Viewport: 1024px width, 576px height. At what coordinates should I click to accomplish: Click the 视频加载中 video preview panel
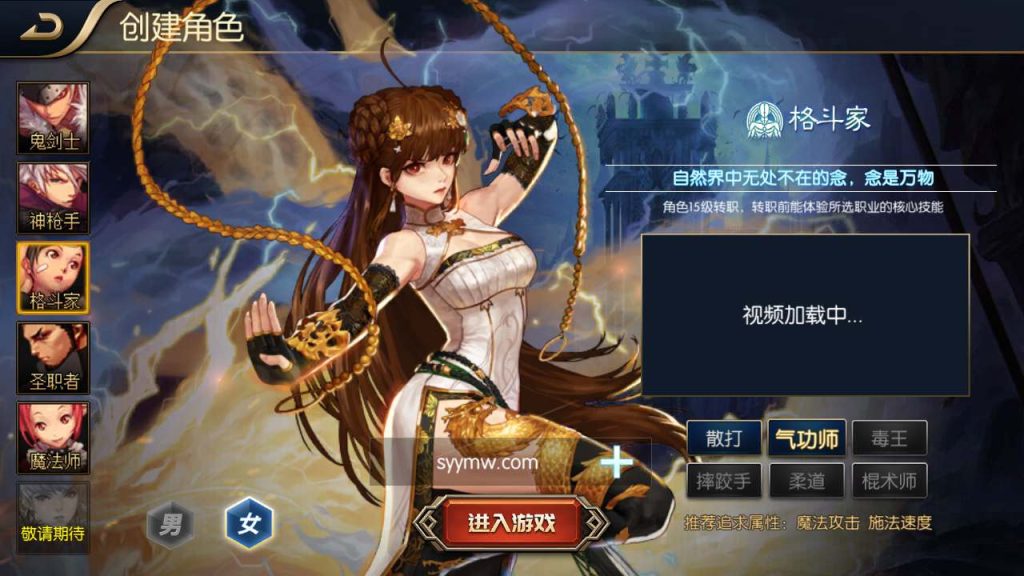(805, 315)
